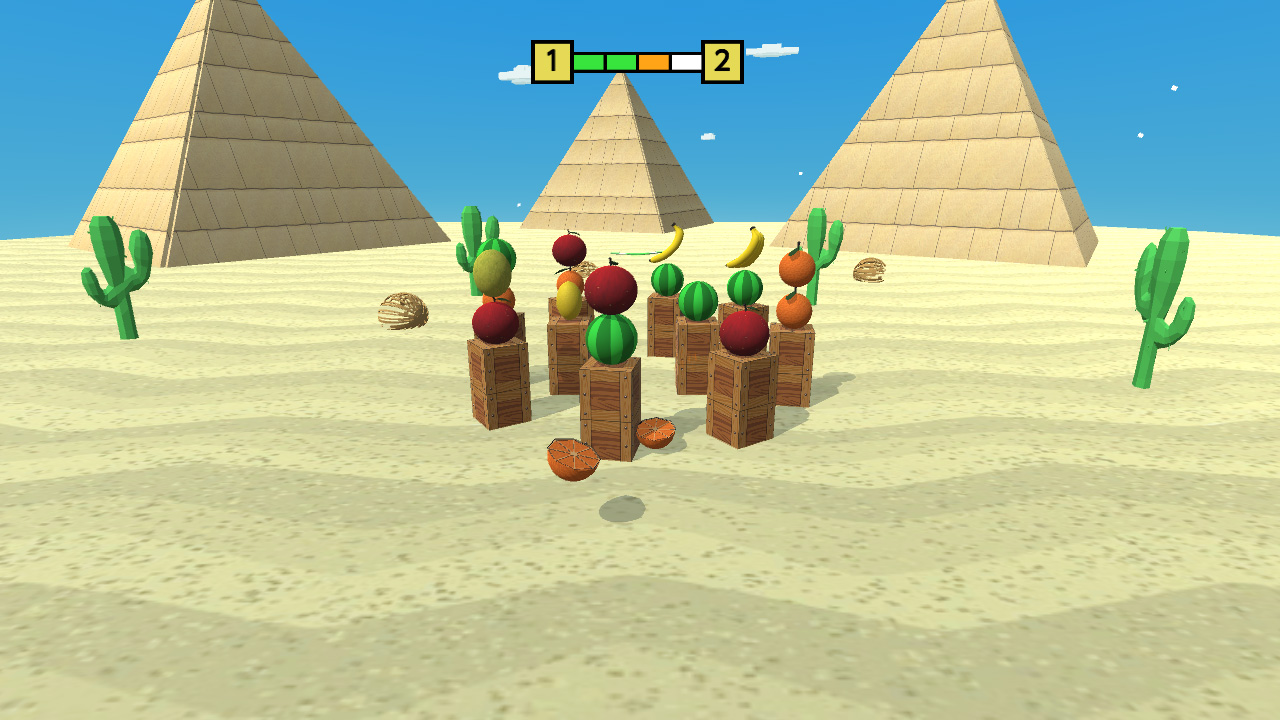Screen dimensions: 1280x720
Task: Click the tumbleweed left of the crates
Action: (x=403, y=312)
